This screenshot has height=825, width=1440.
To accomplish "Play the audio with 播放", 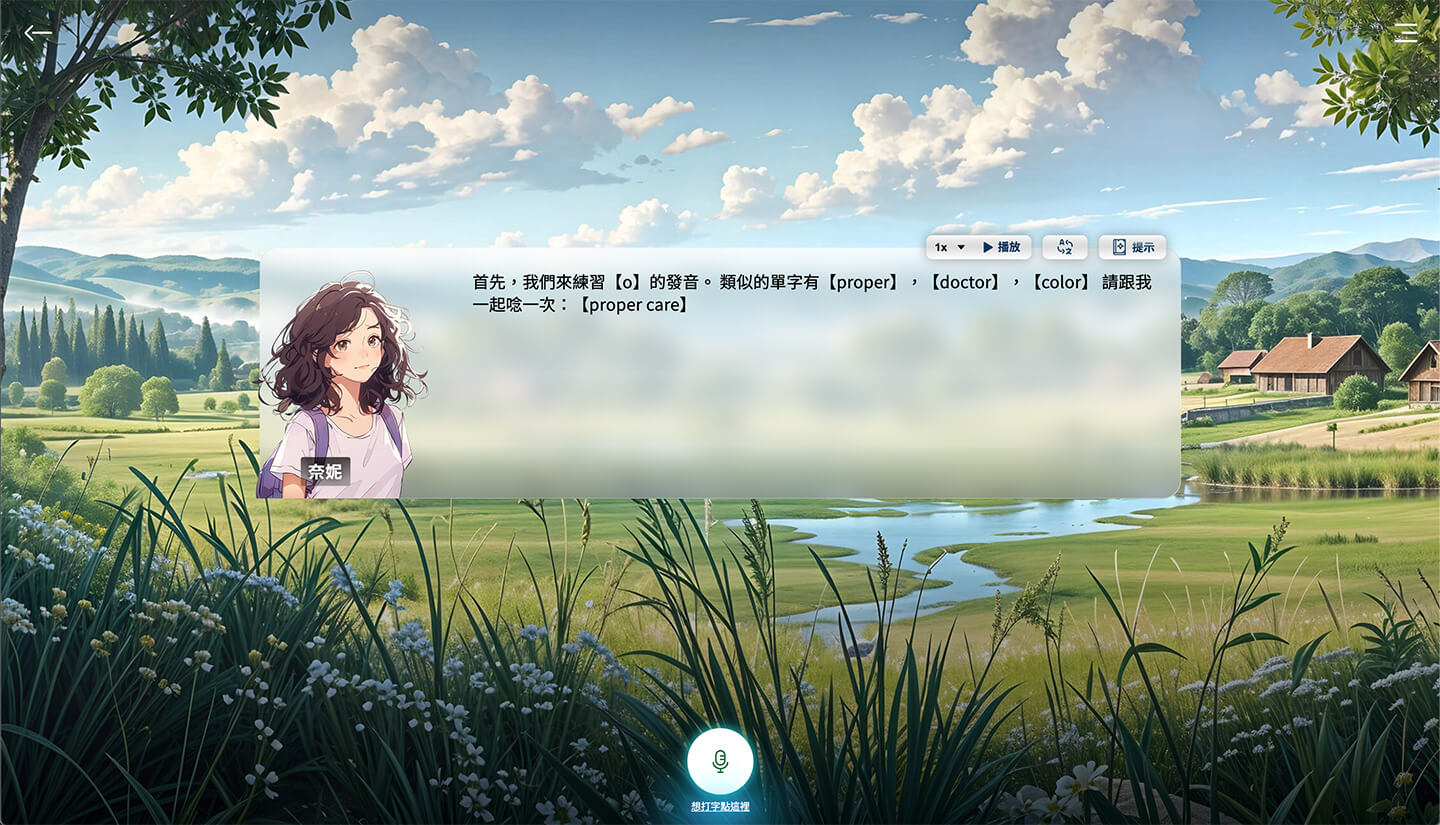I will tap(1001, 247).
